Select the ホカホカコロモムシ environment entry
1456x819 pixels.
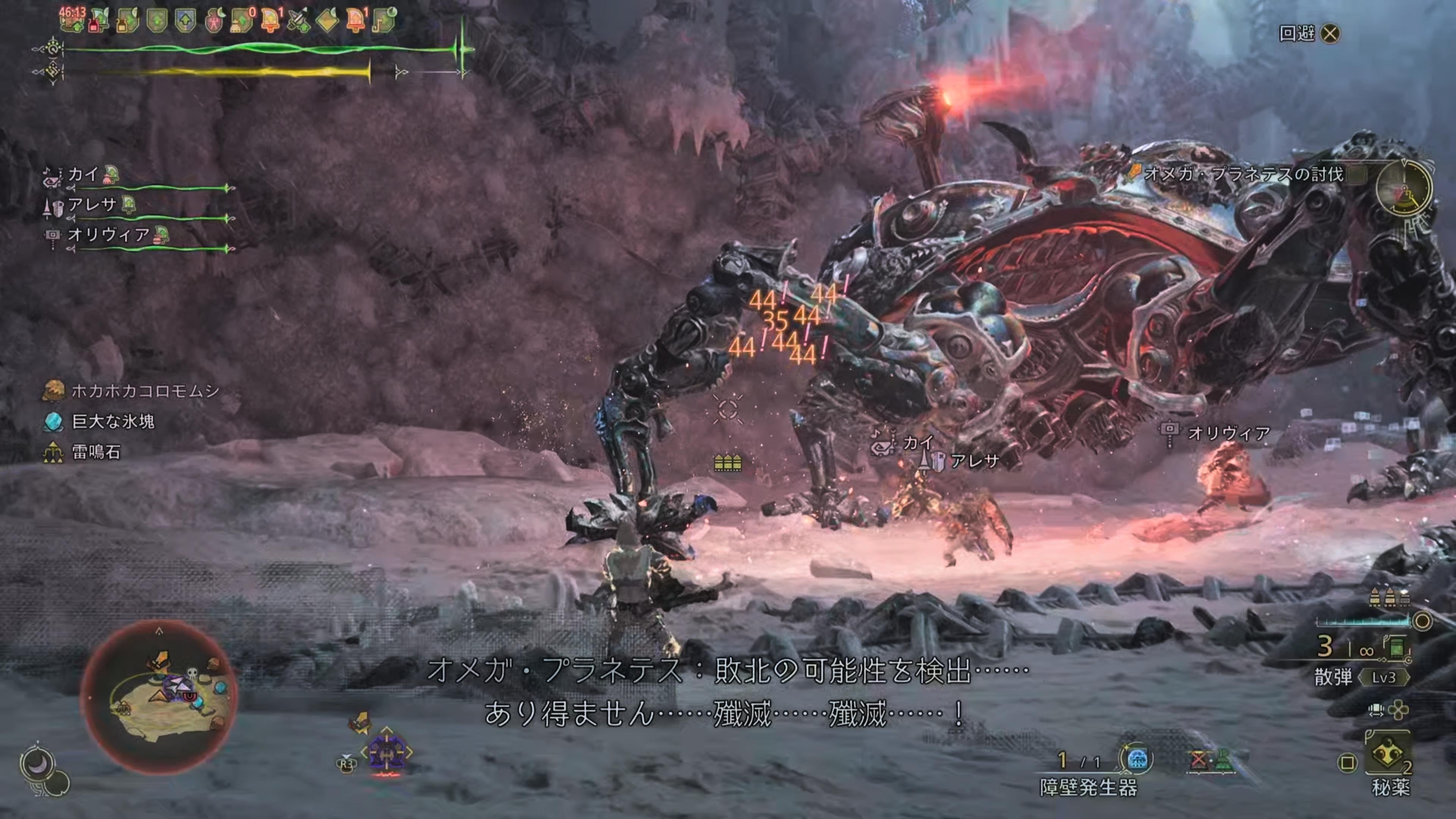click(x=145, y=391)
